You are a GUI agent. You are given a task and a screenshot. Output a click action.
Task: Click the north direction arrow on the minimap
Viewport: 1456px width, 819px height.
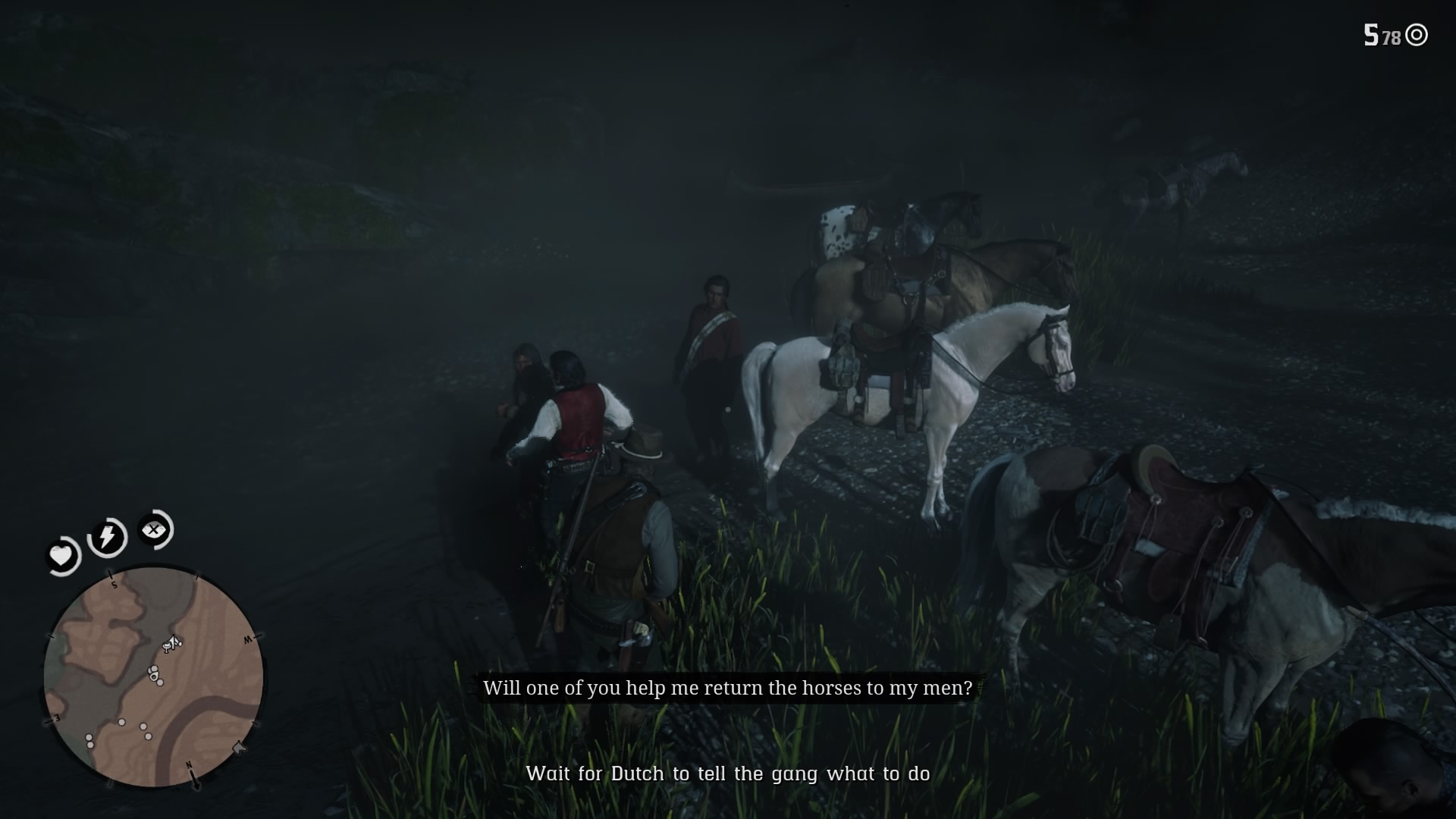click(x=193, y=776)
